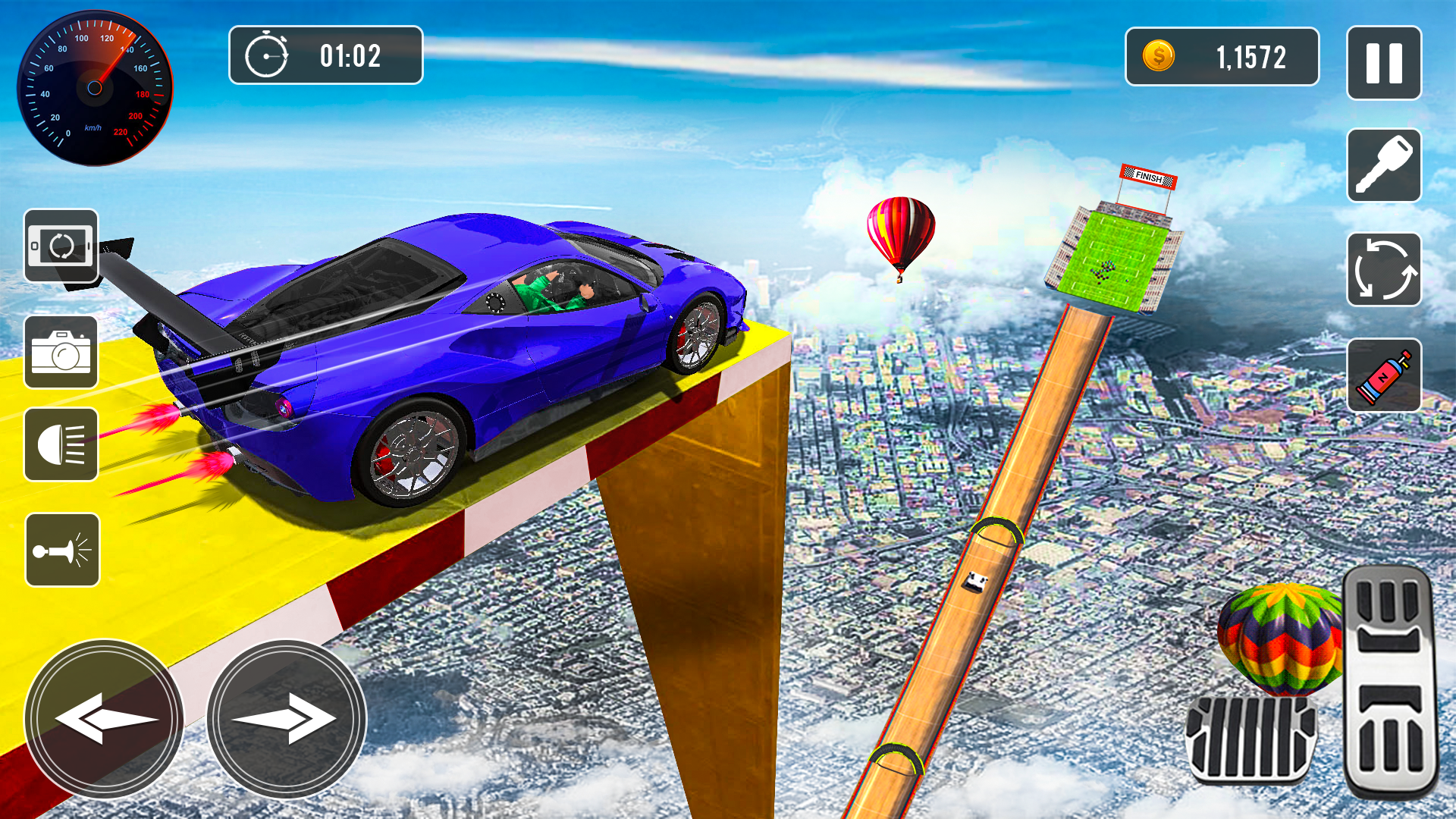
Task: Select the car key icon
Action: click(x=1385, y=166)
